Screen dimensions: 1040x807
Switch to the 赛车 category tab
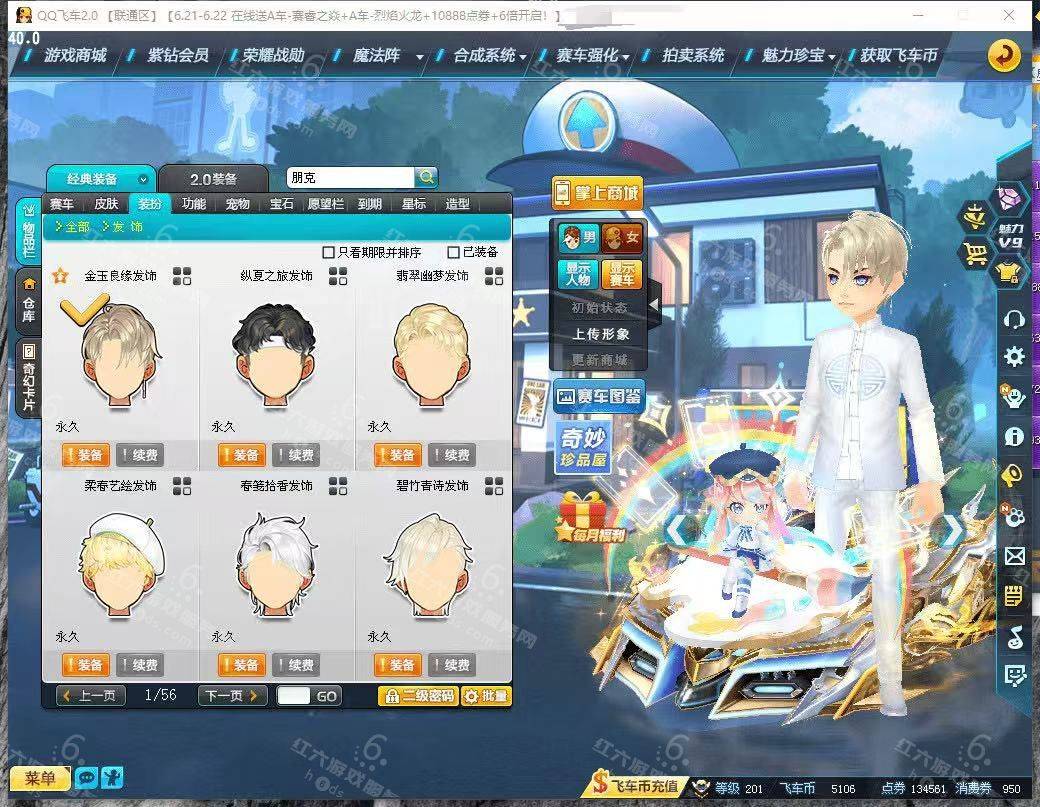[62, 204]
